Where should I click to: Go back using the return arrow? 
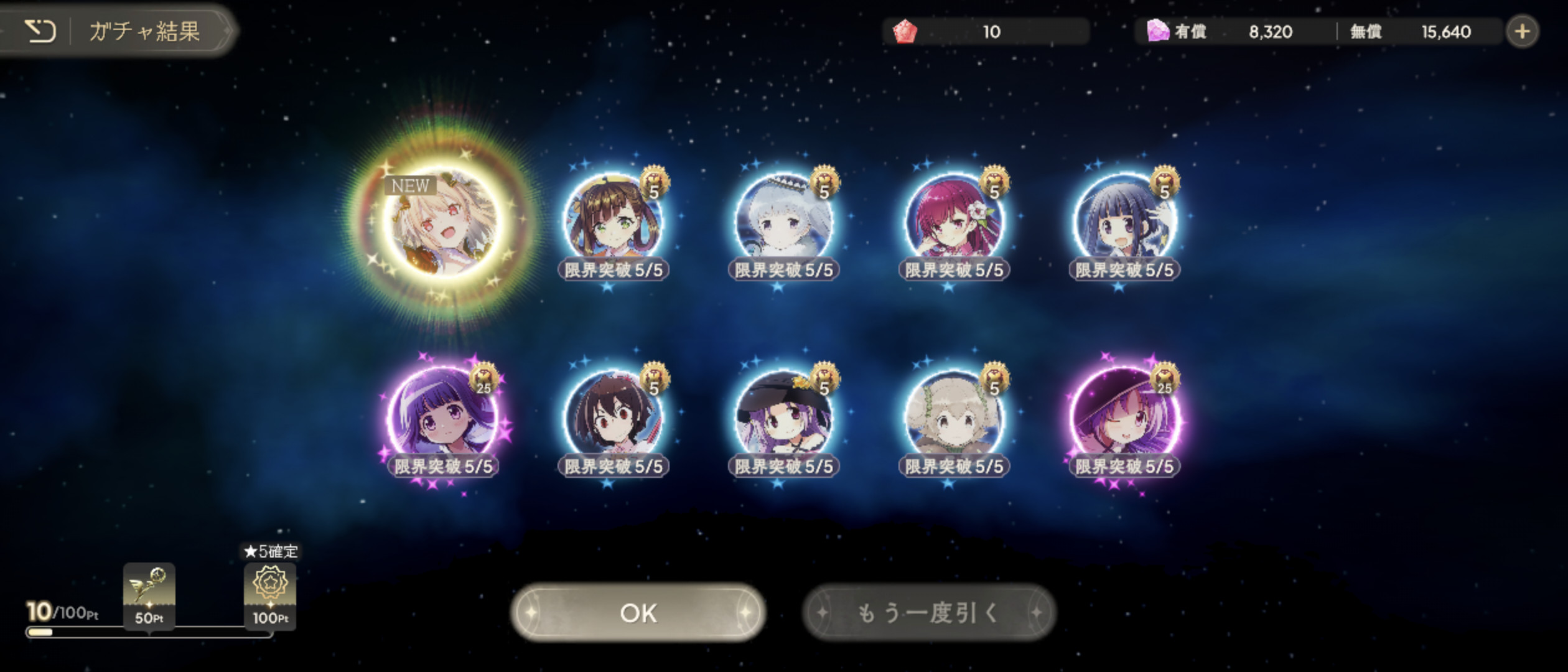coord(40,30)
